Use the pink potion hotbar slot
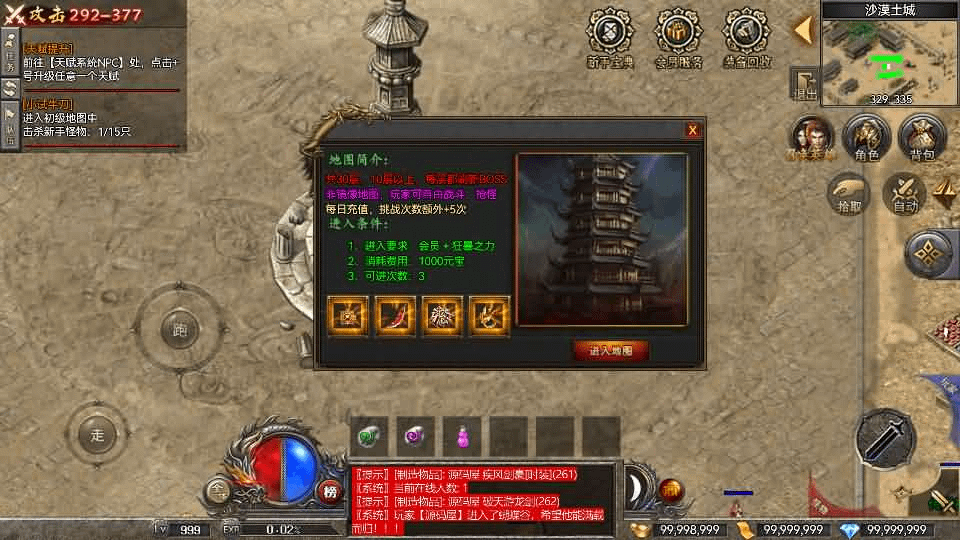Viewport: 960px width, 540px height. (462, 436)
